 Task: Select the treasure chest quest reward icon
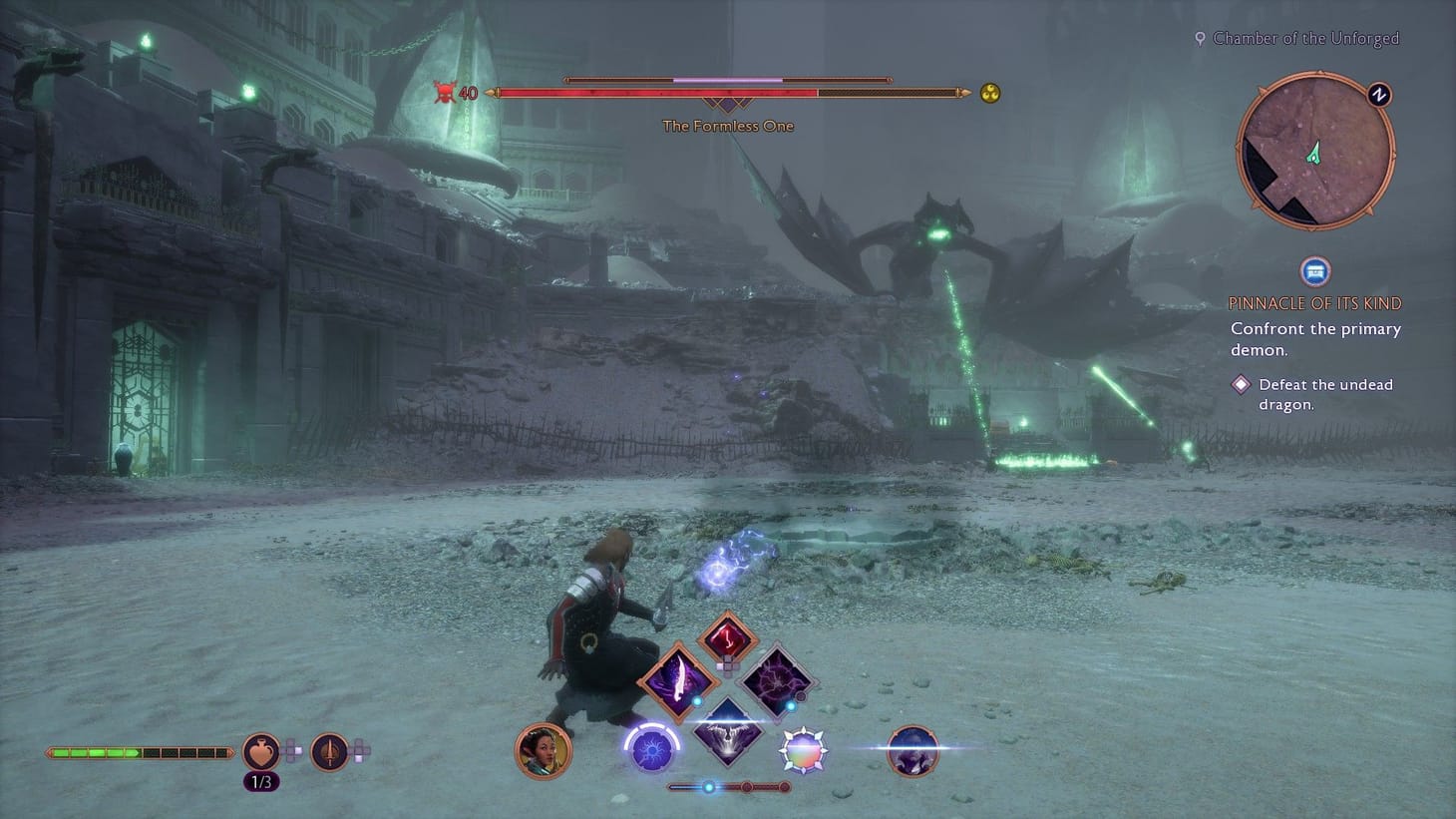[x=1315, y=271]
